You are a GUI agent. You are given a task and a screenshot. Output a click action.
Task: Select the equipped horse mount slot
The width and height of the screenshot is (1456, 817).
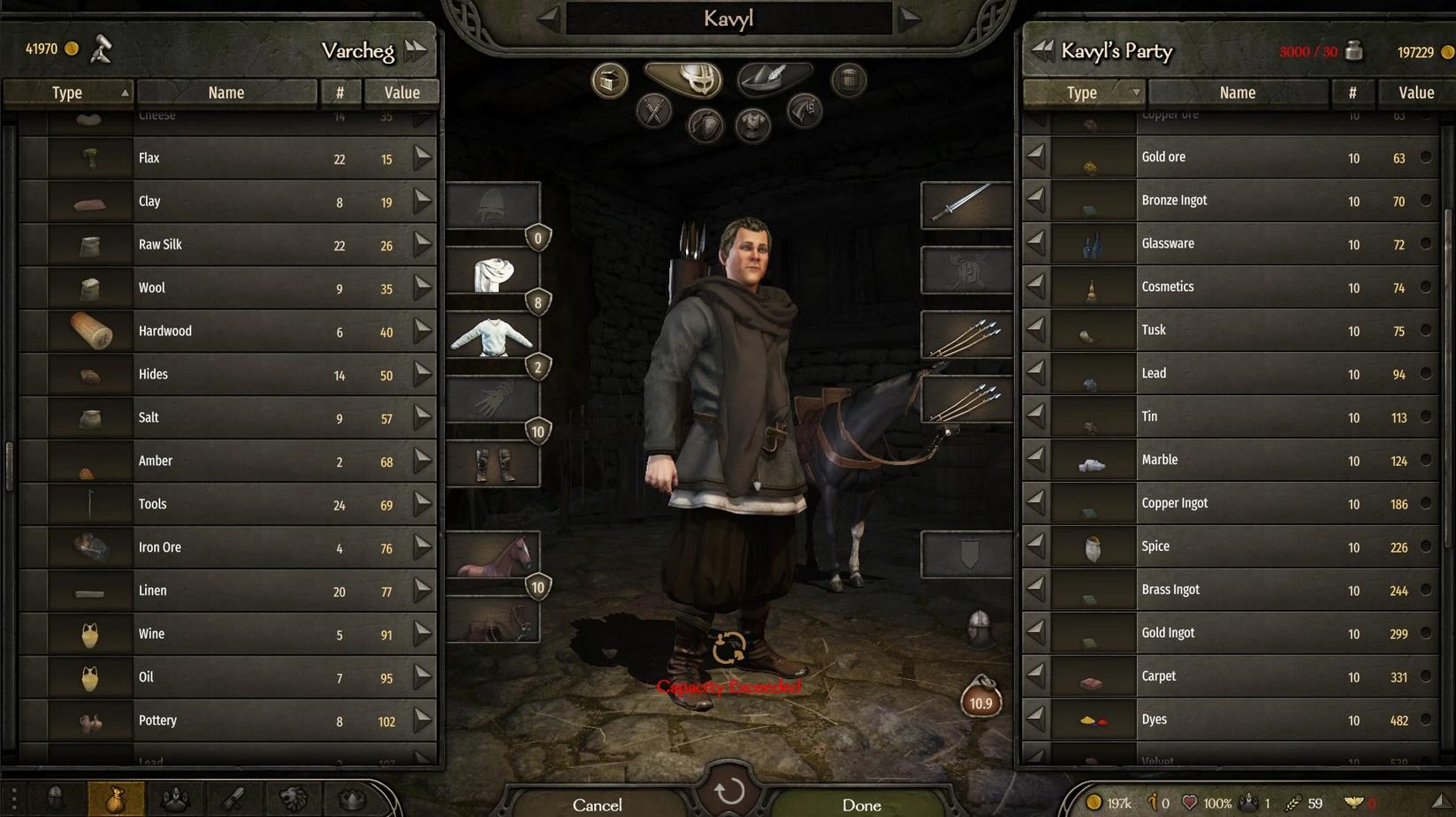(x=493, y=555)
